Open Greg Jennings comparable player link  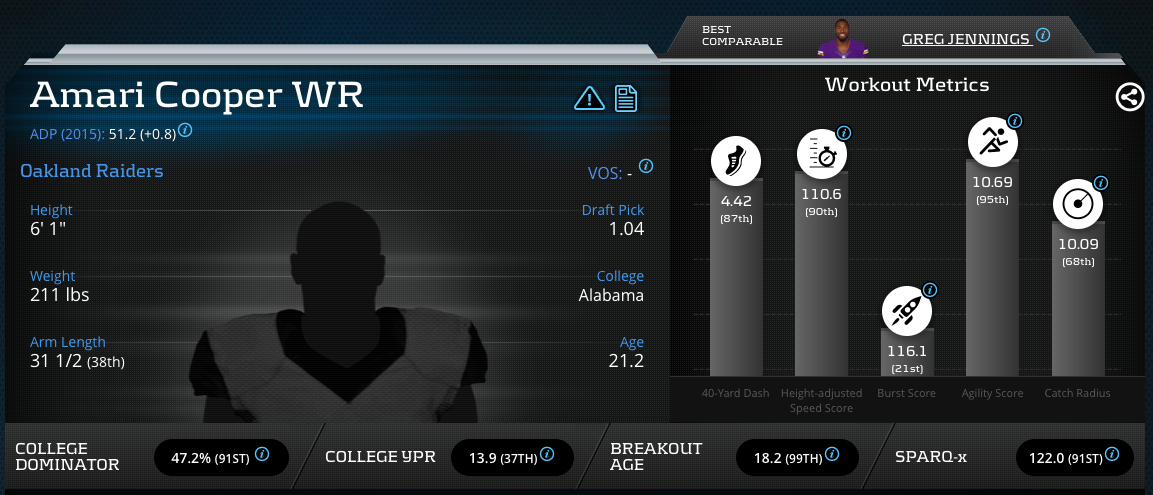(965, 39)
